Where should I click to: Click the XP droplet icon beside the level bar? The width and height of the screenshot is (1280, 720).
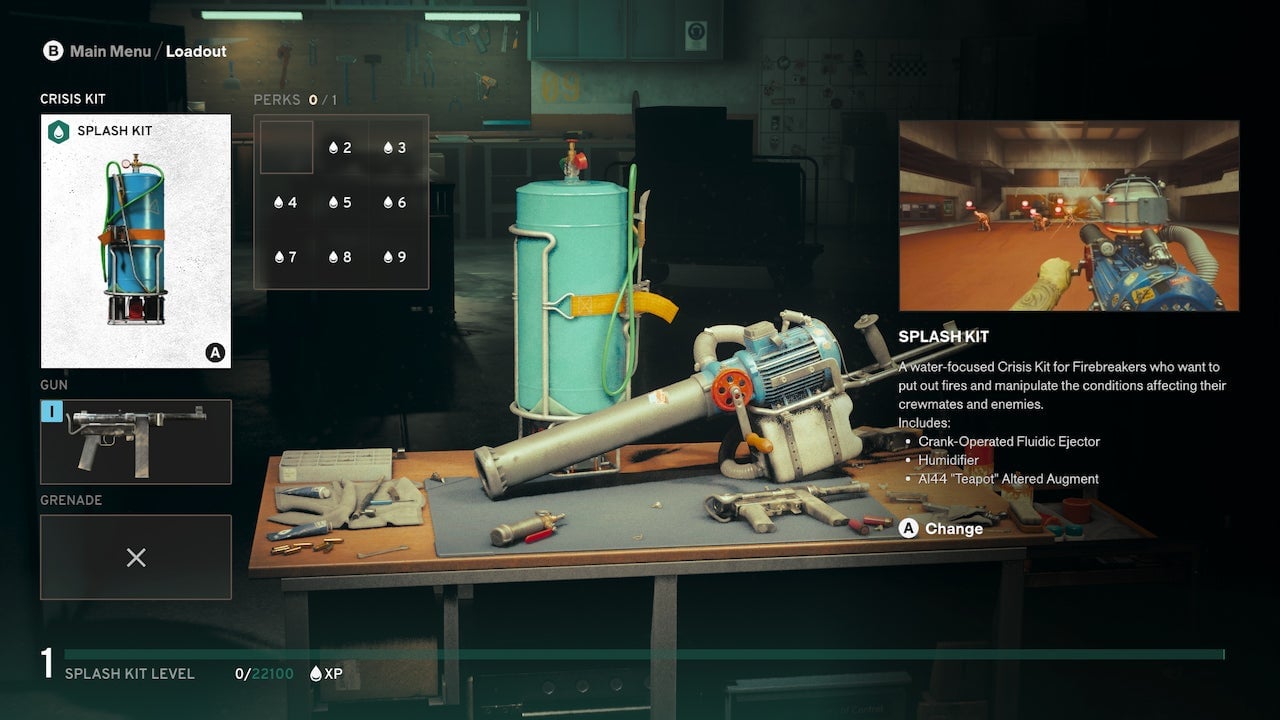(x=315, y=673)
